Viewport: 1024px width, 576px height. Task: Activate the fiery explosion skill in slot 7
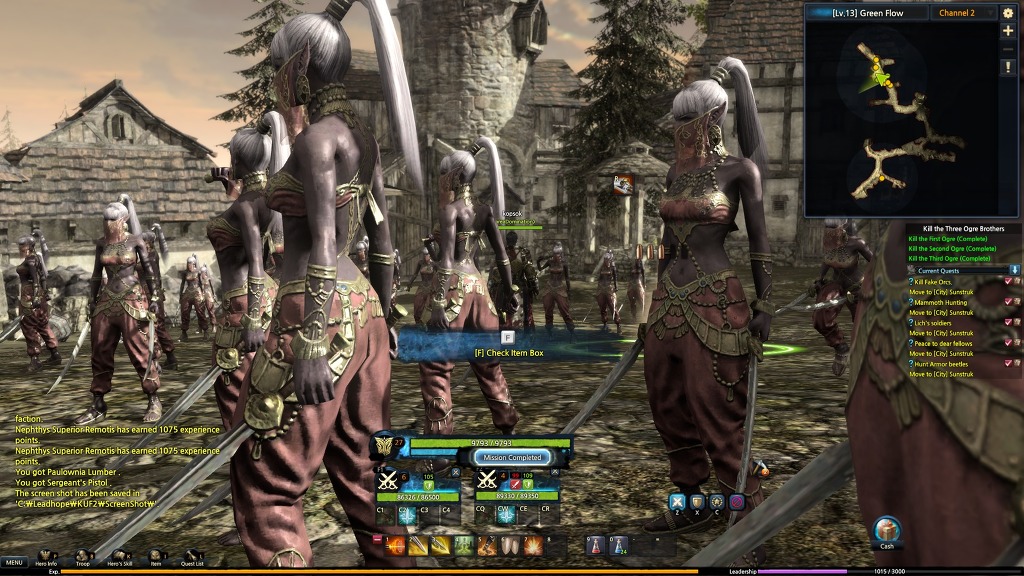533,545
